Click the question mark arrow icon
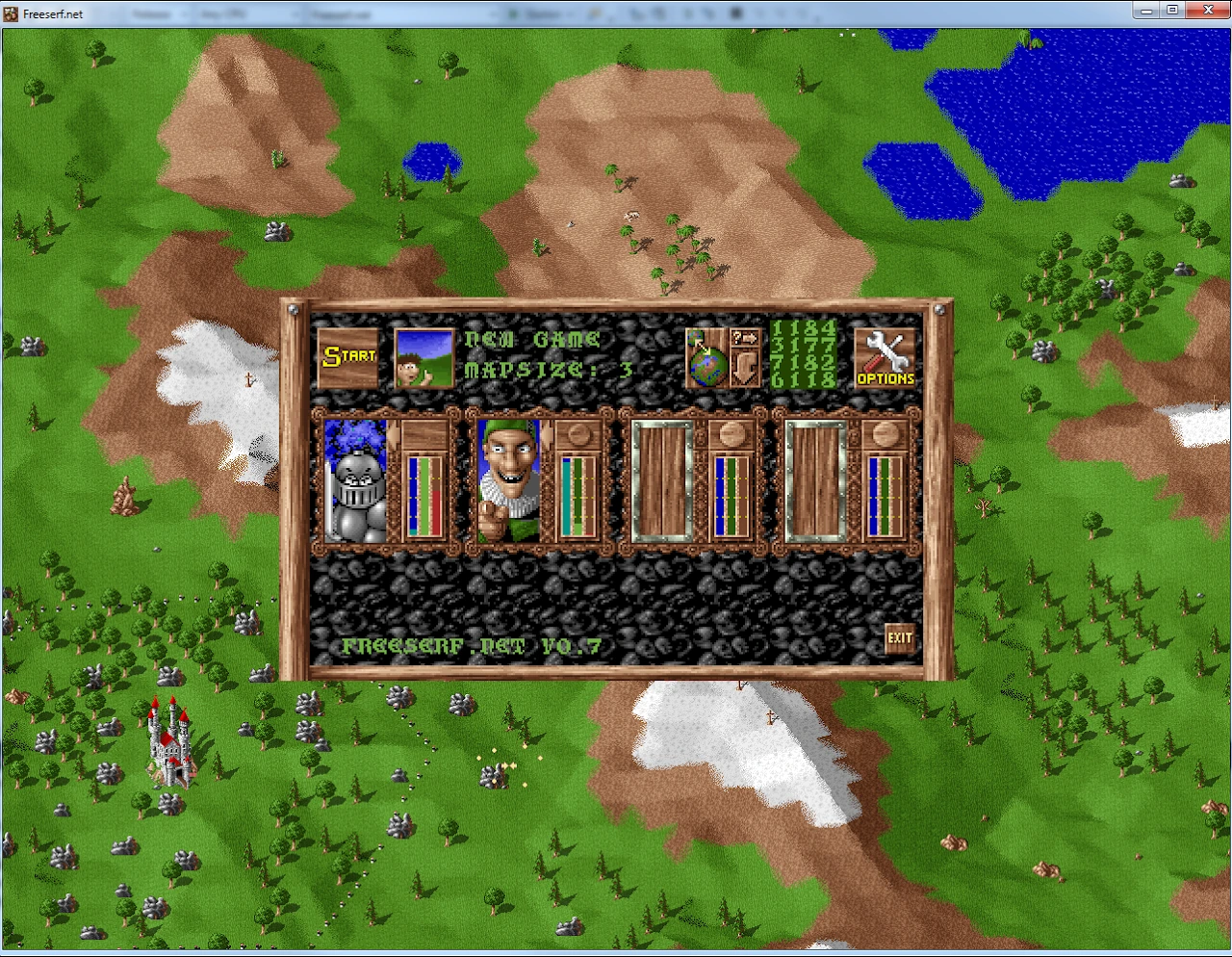The image size is (1232, 957). click(745, 338)
